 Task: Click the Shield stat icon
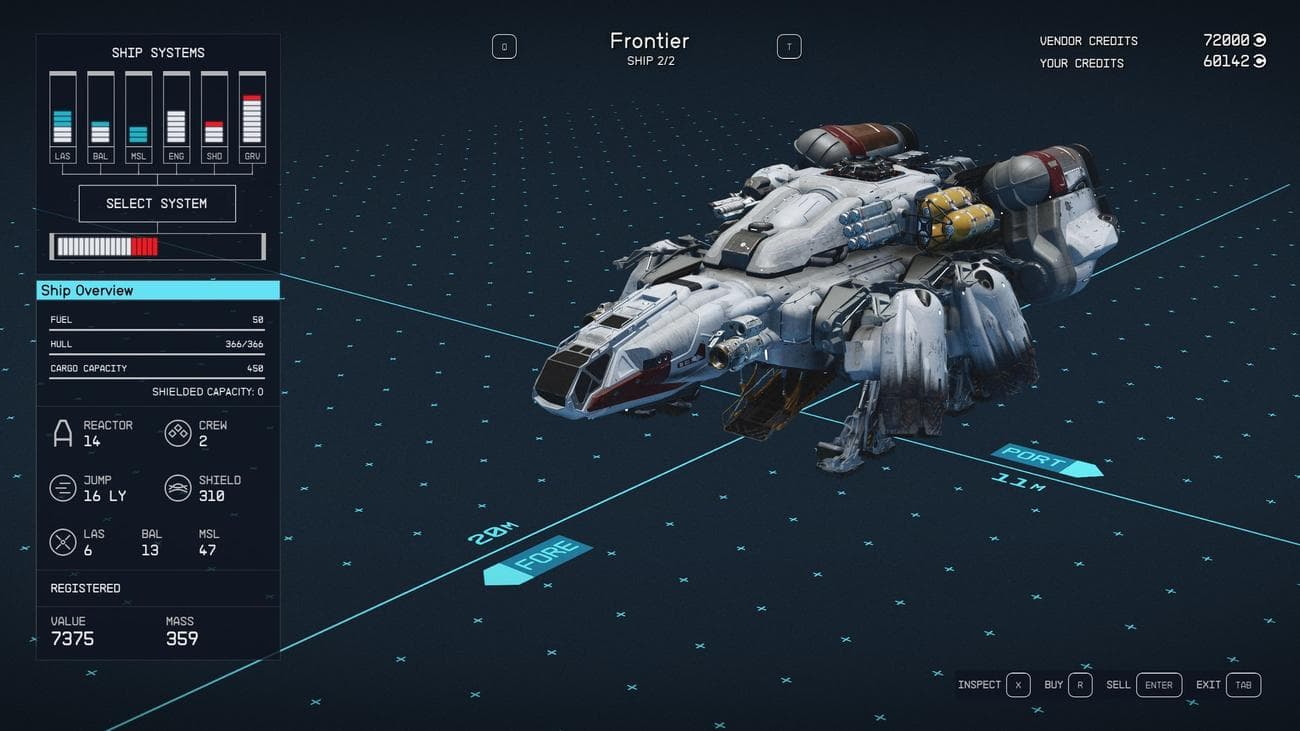click(x=178, y=487)
